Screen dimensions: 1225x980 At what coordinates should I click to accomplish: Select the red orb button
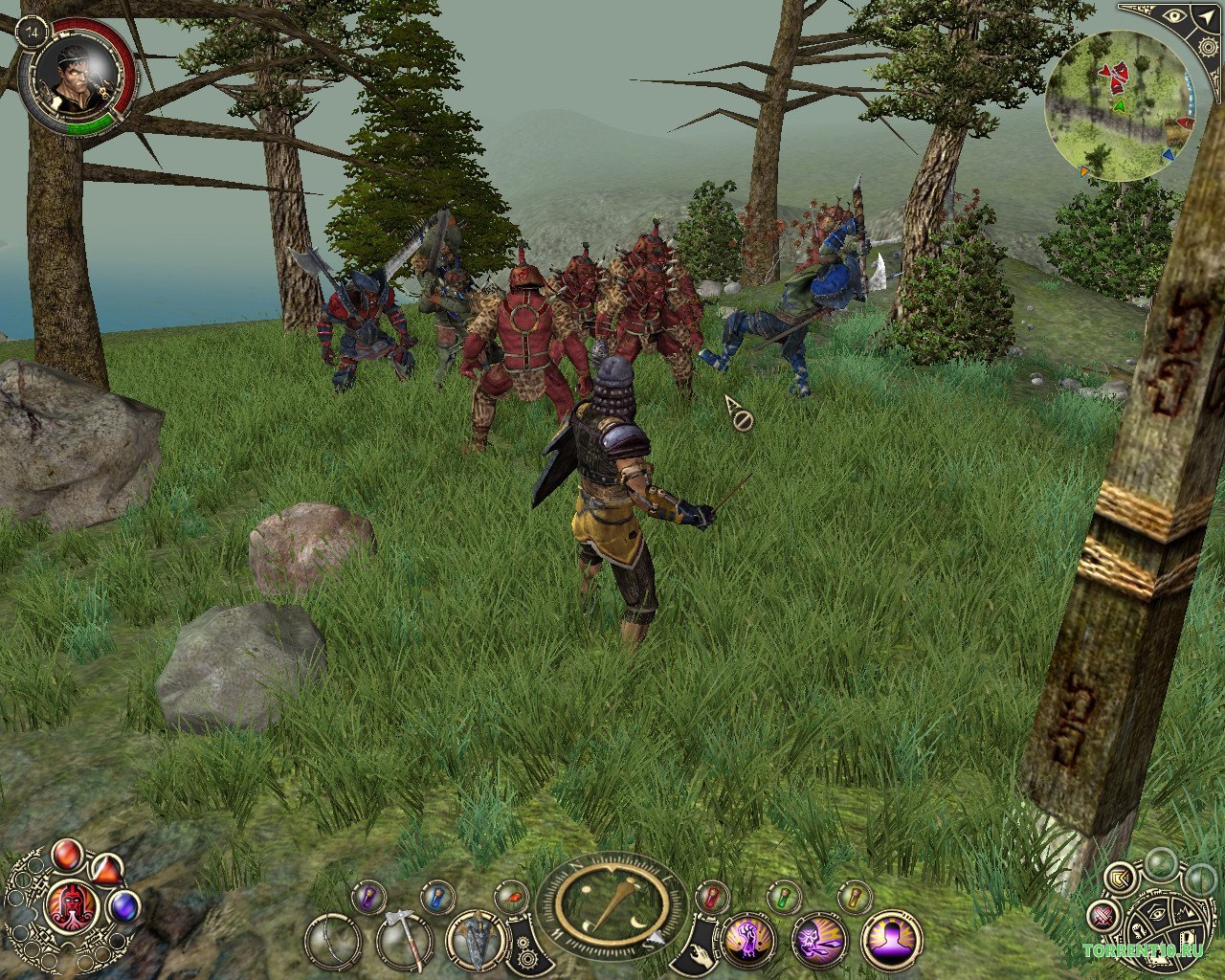[67, 854]
